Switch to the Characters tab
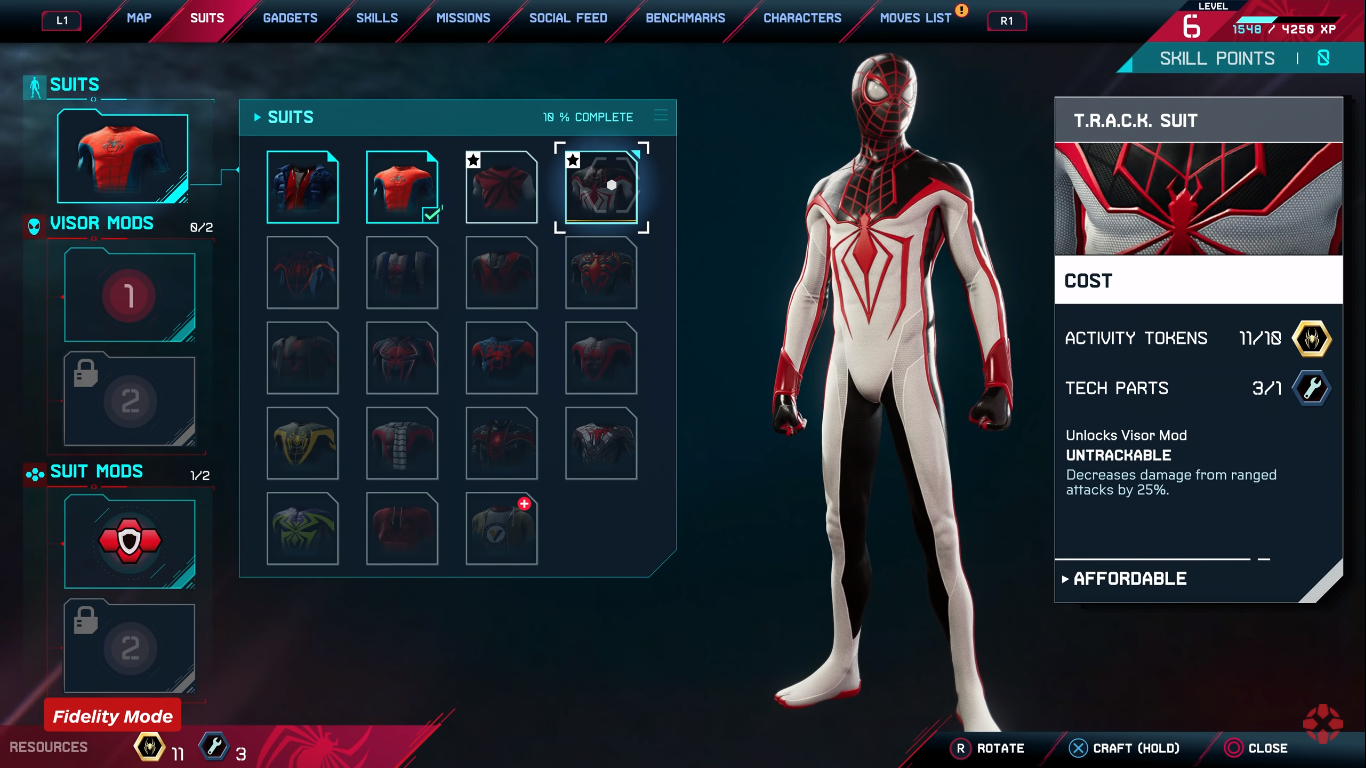This screenshot has height=768, width=1366. (802, 18)
